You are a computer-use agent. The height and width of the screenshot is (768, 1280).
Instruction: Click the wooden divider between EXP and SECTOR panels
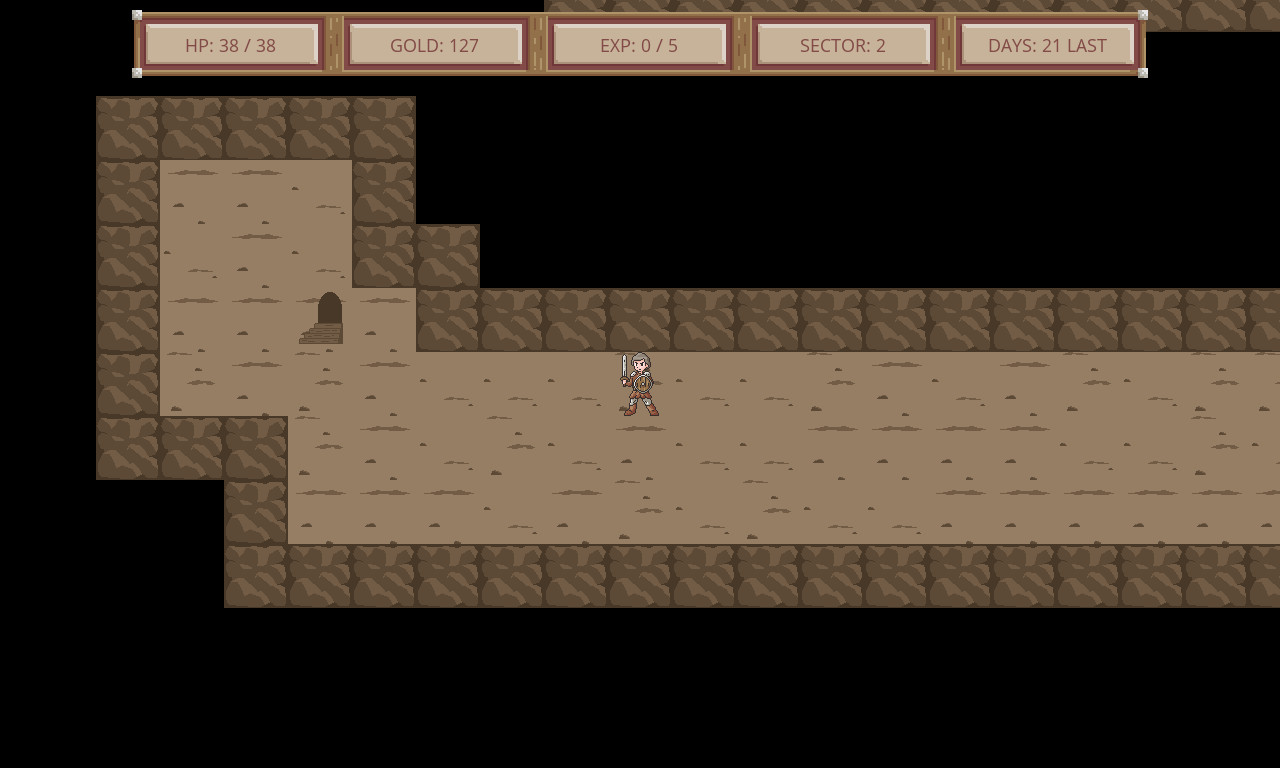(742, 44)
